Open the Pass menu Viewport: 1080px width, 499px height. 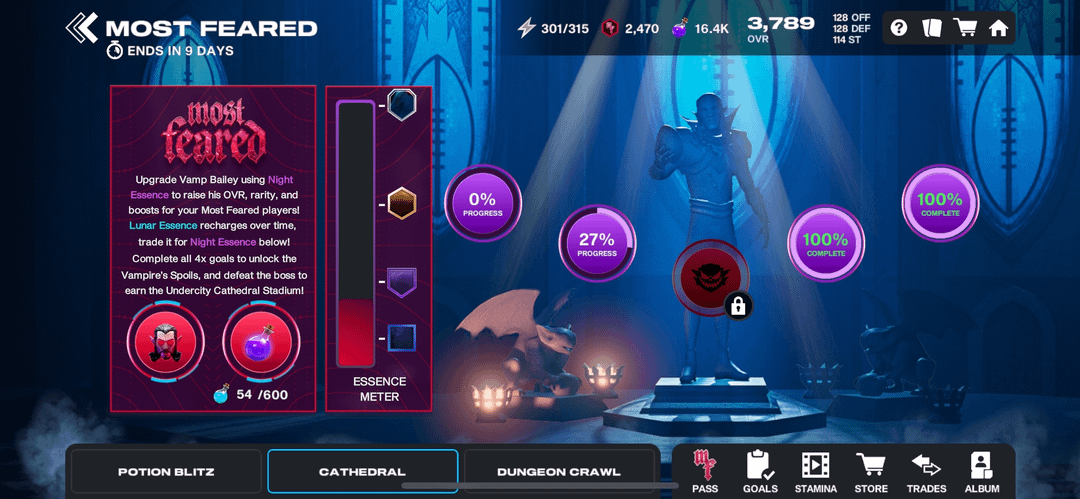[x=705, y=472]
